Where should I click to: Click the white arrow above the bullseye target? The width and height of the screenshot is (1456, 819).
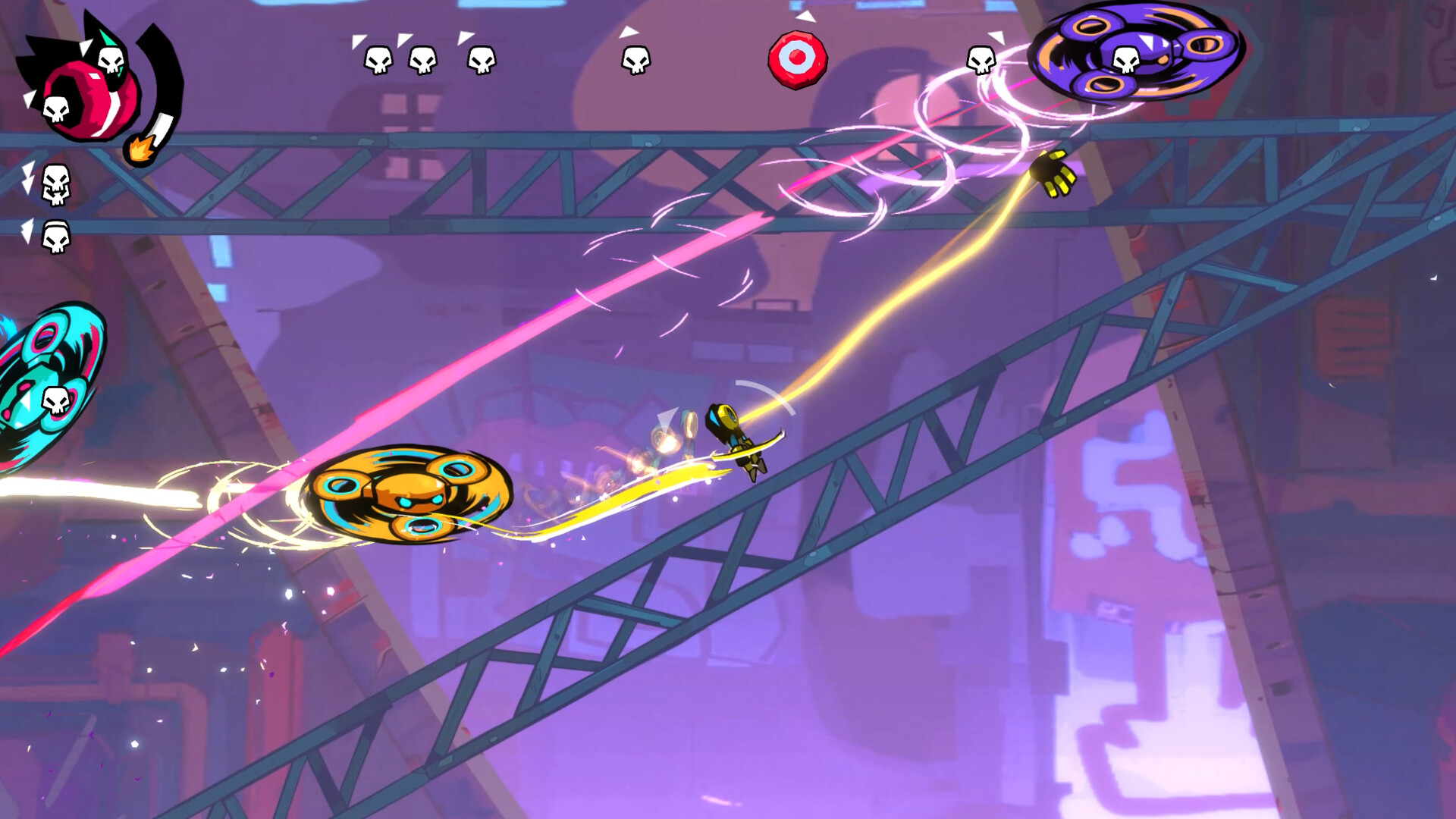click(x=807, y=17)
